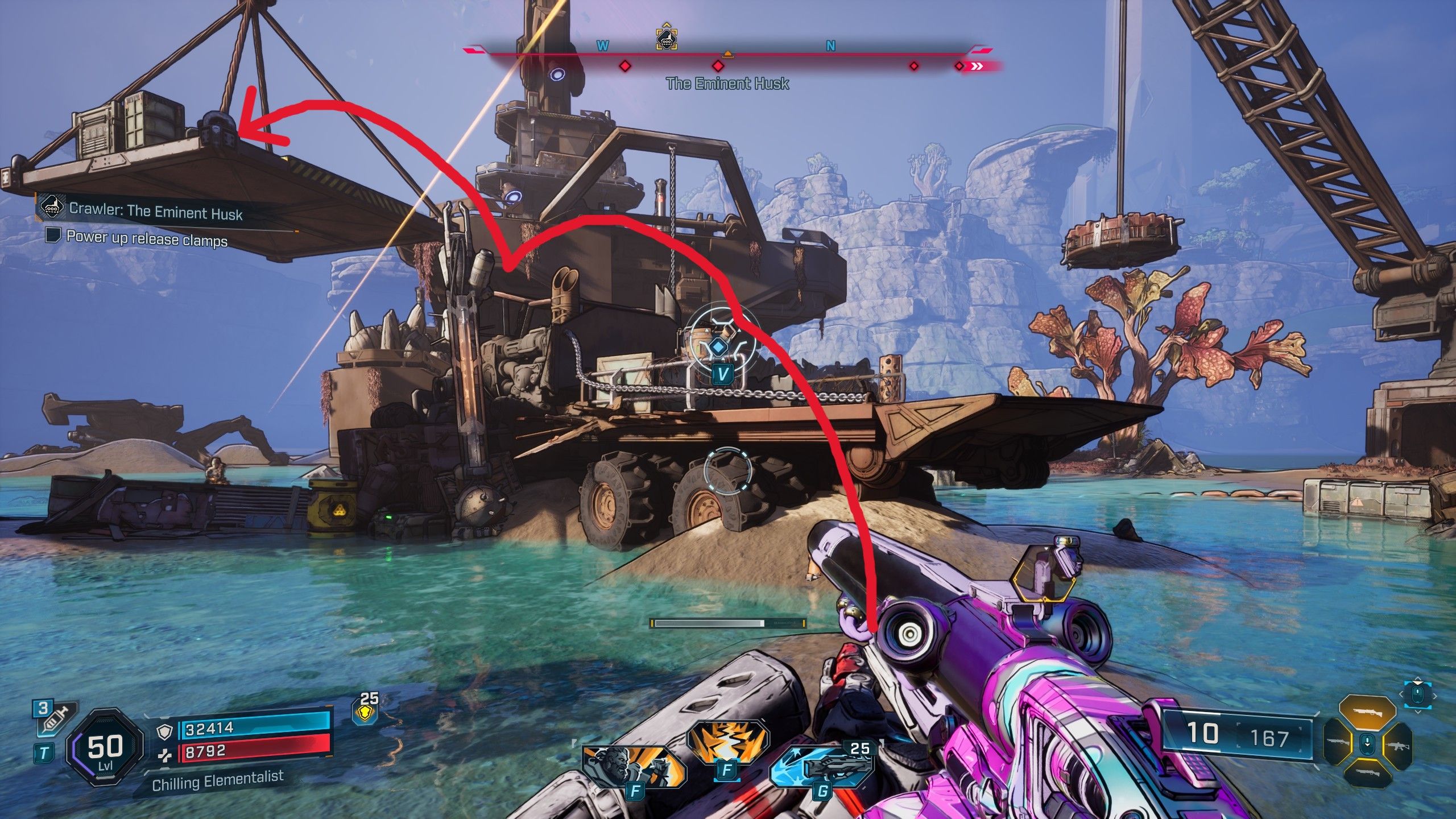Select the highlighted orange shotgun weapon slot
Screen dimensions: 1456x819
(1367, 712)
